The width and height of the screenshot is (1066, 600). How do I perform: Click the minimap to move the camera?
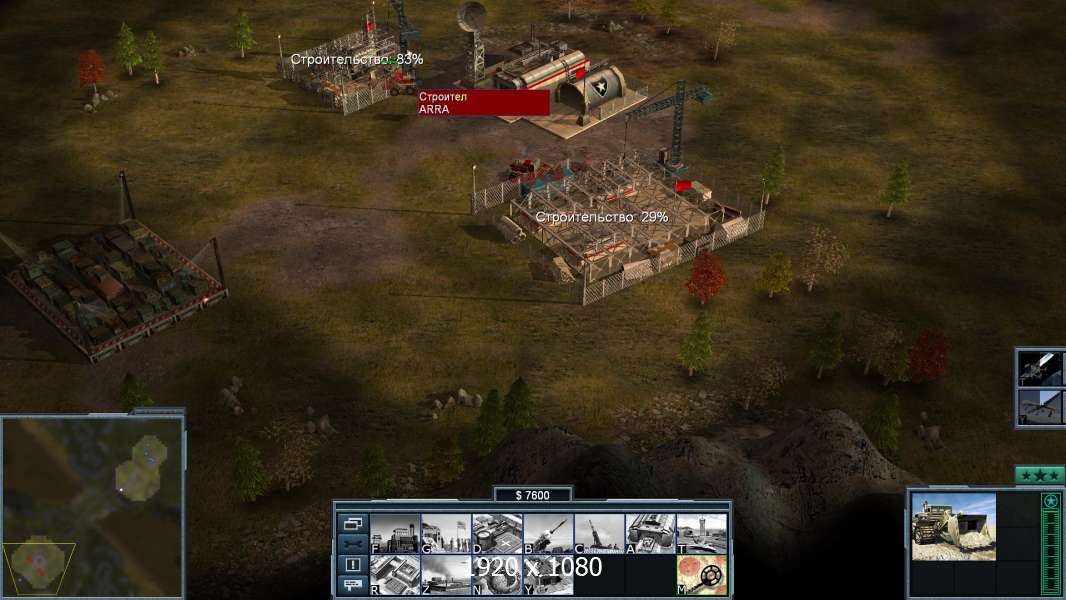pos(92,507)
